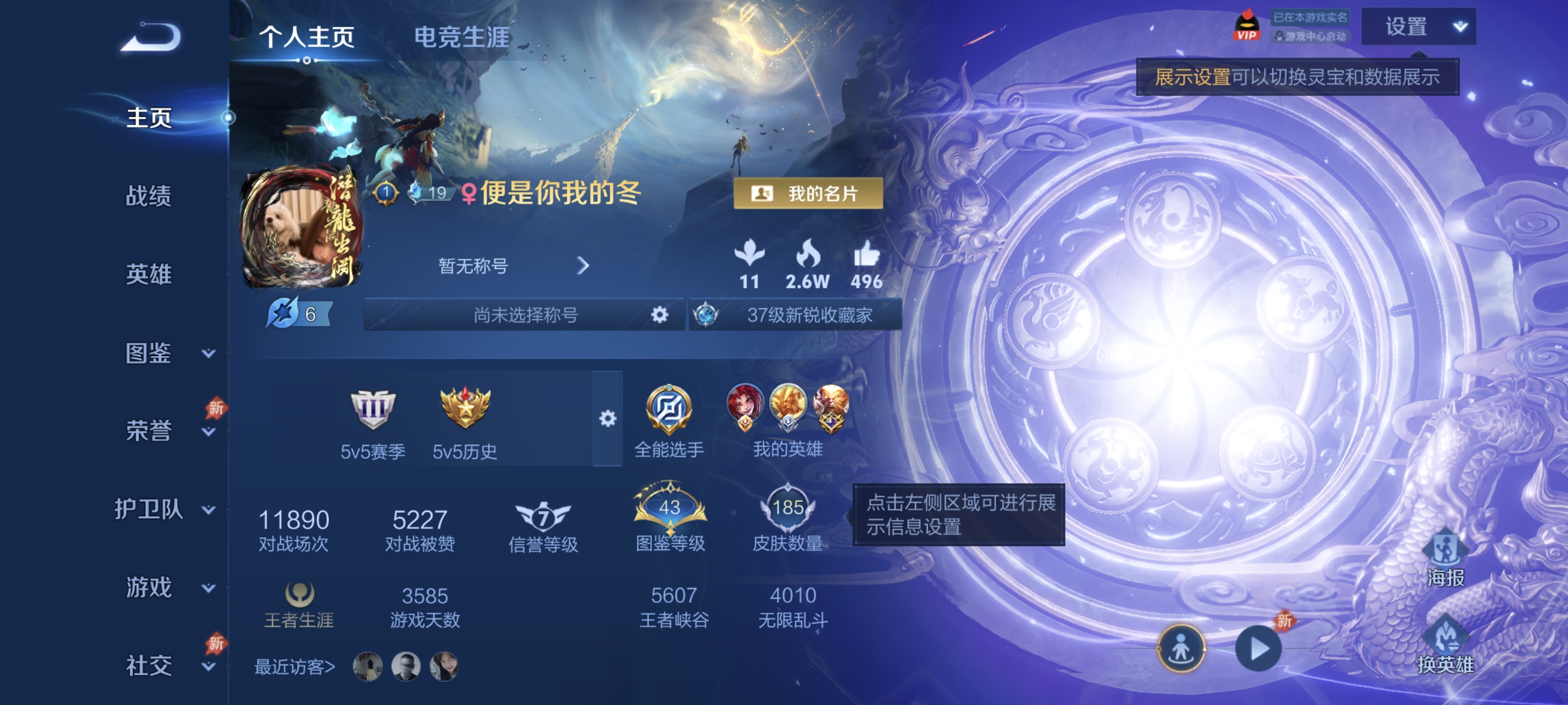Viewport: 1568px width, 705px height.
Task: Select 战绩 in the left sidebar
Action: pos(149,197)
